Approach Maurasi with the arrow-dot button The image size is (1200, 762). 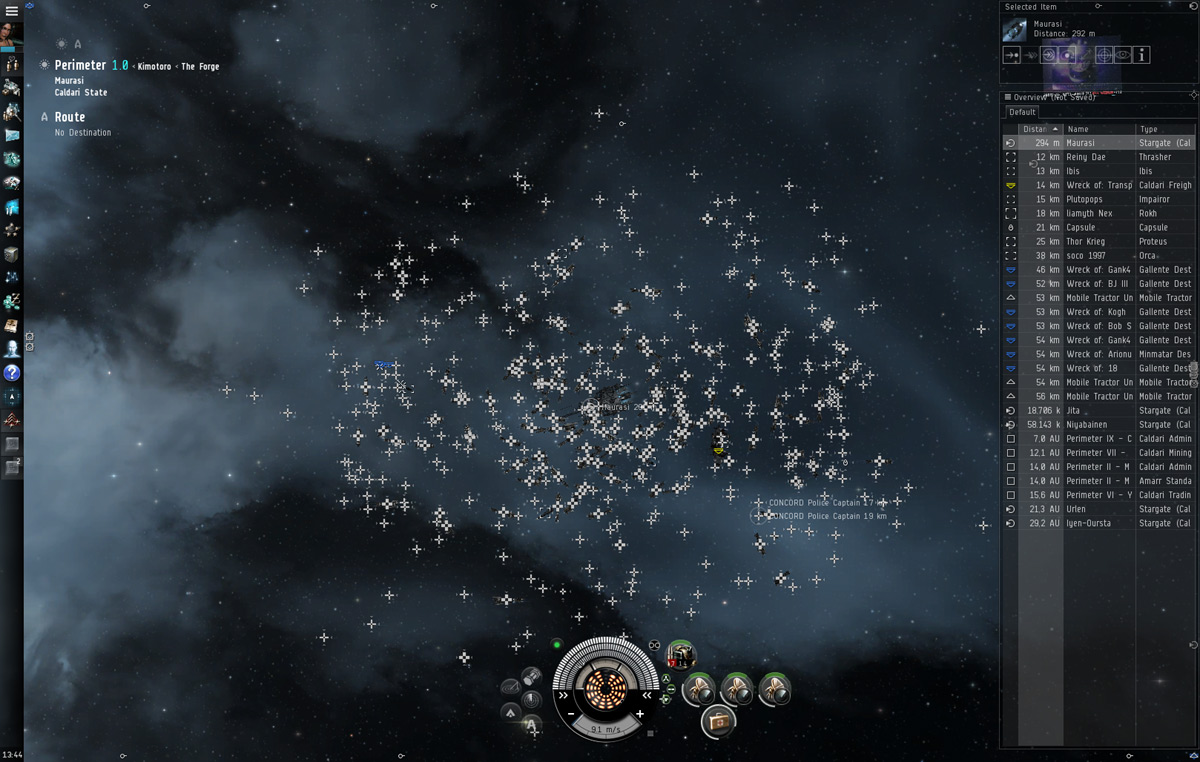pyautogui.click(x=1012, y=55)
